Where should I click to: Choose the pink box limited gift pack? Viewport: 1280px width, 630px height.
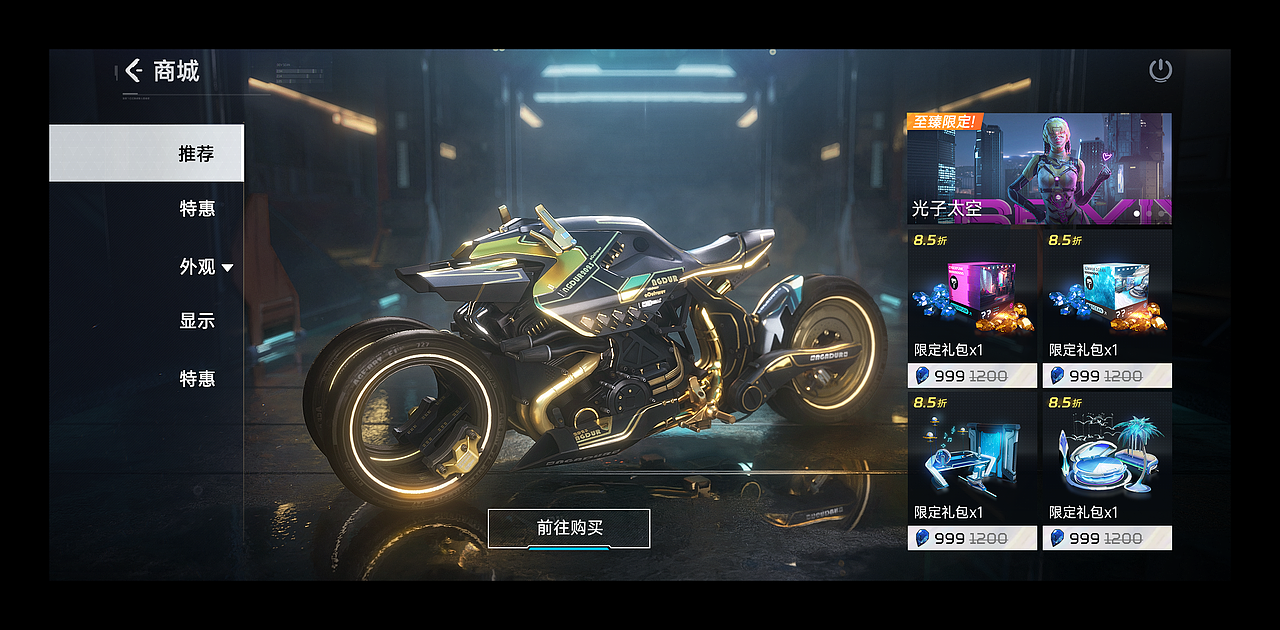pos(972,307)
